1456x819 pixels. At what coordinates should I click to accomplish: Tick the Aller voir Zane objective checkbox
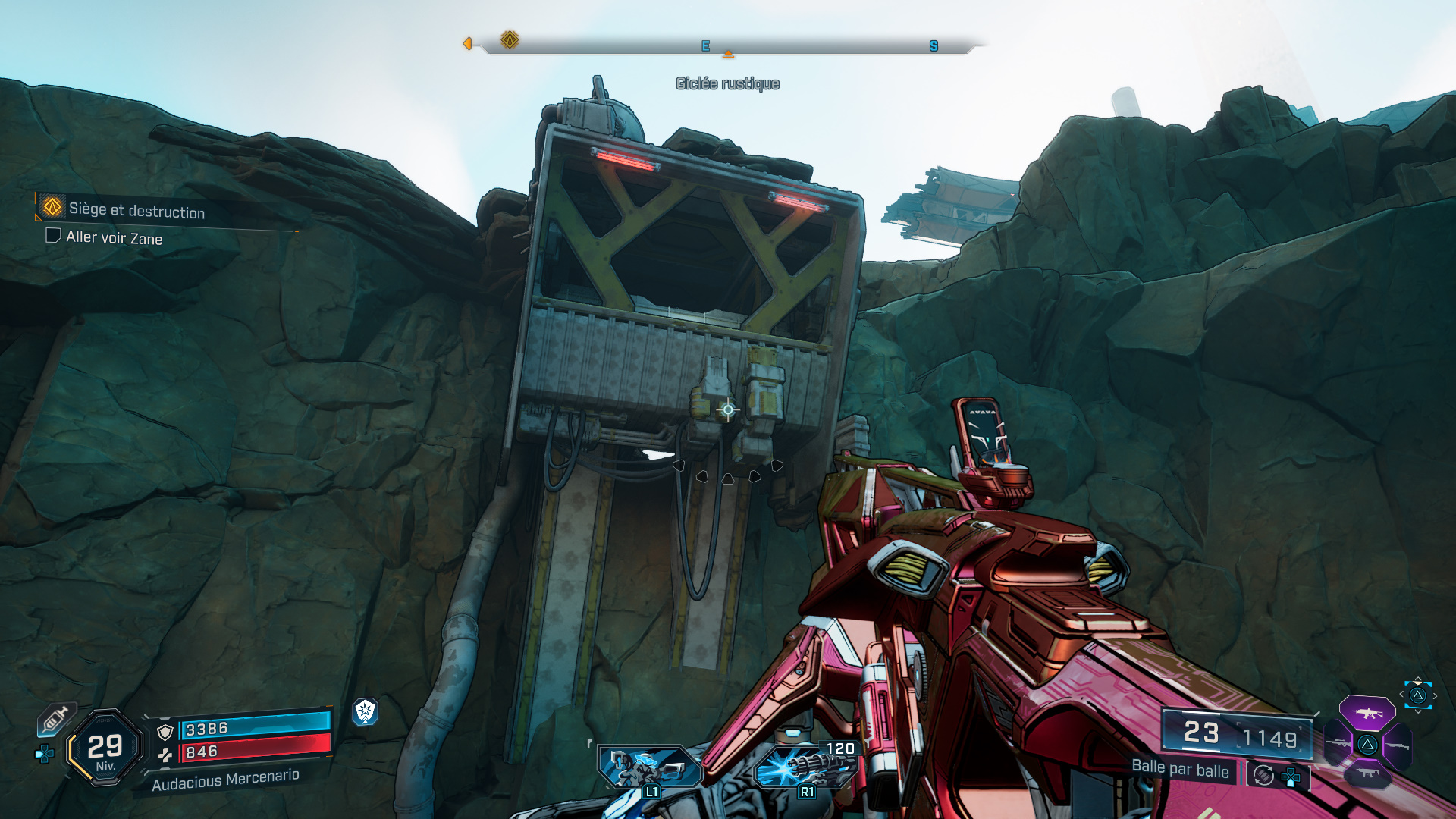[x=53, y=236]
